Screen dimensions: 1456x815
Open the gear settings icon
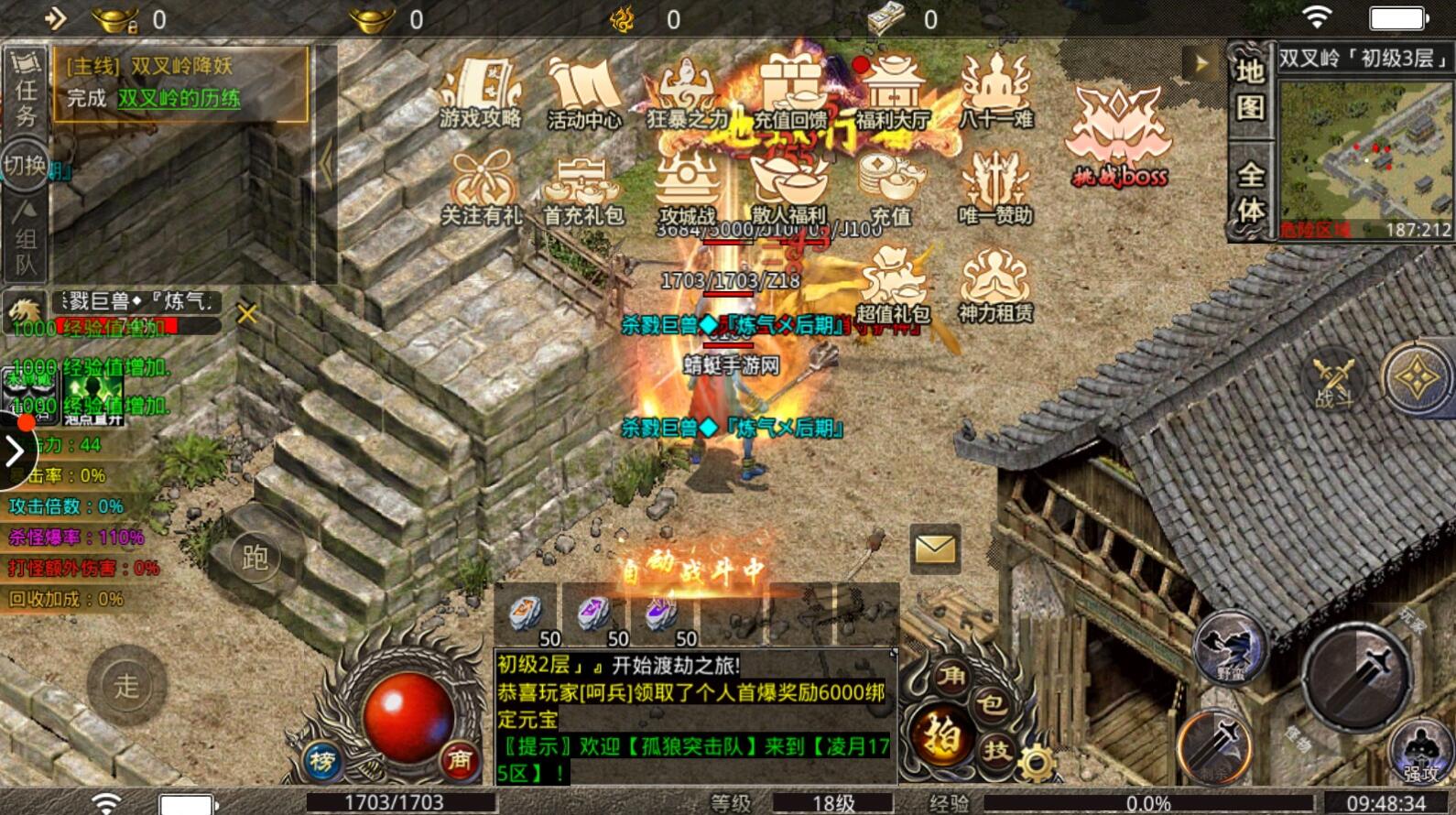point(1036,762)
